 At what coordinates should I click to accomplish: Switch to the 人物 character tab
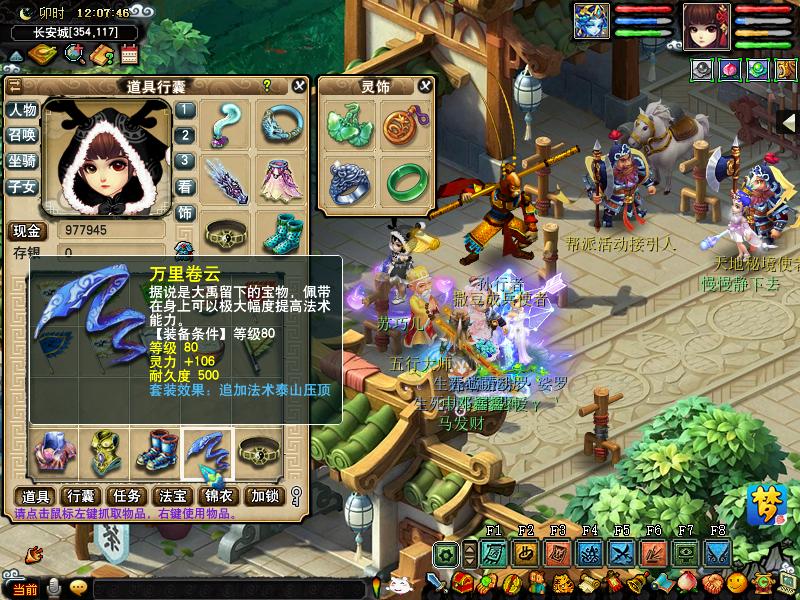coord(22,110)
